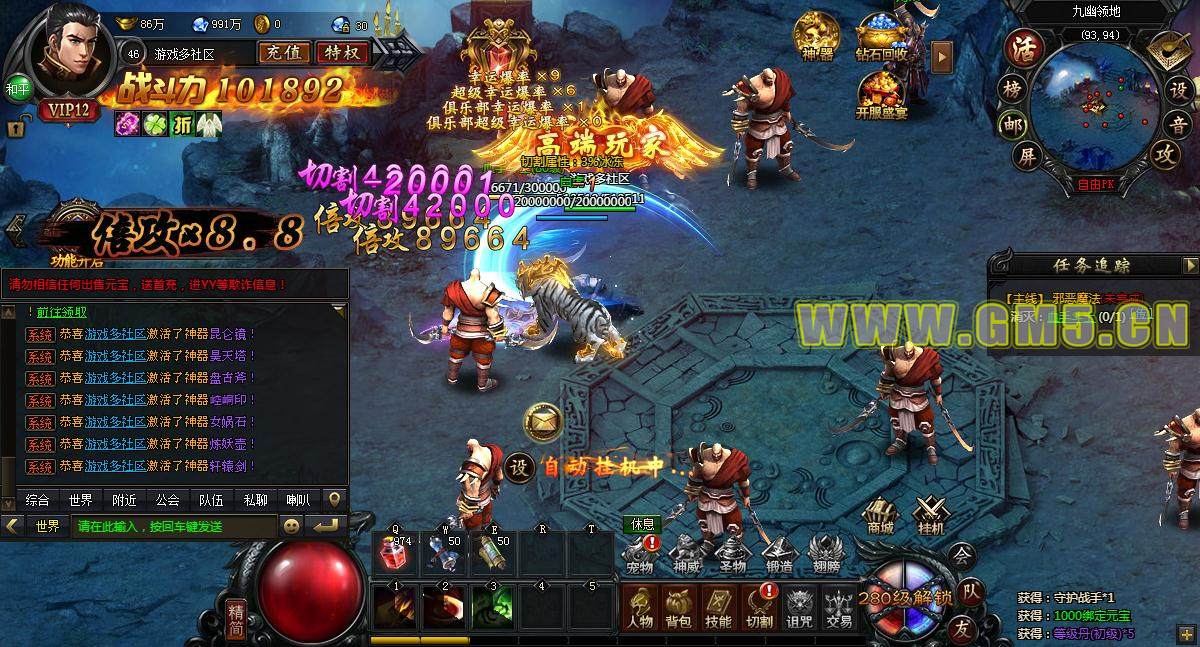Viewport: 1200px width, 647px height.
Task: Open the 充值 recharge window
Action: point(283,53)
